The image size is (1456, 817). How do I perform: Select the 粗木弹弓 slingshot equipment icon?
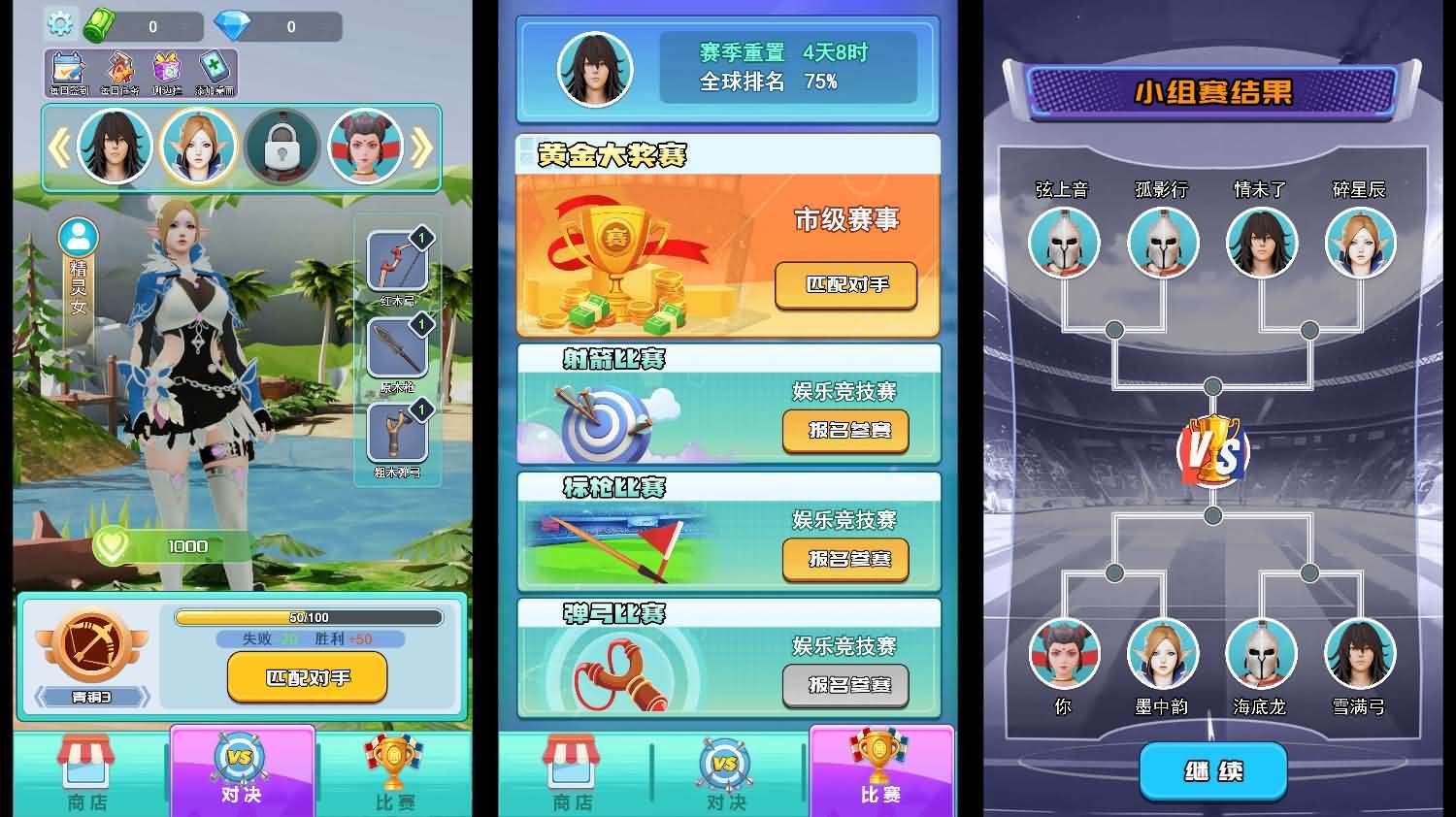tap(398, 435)
